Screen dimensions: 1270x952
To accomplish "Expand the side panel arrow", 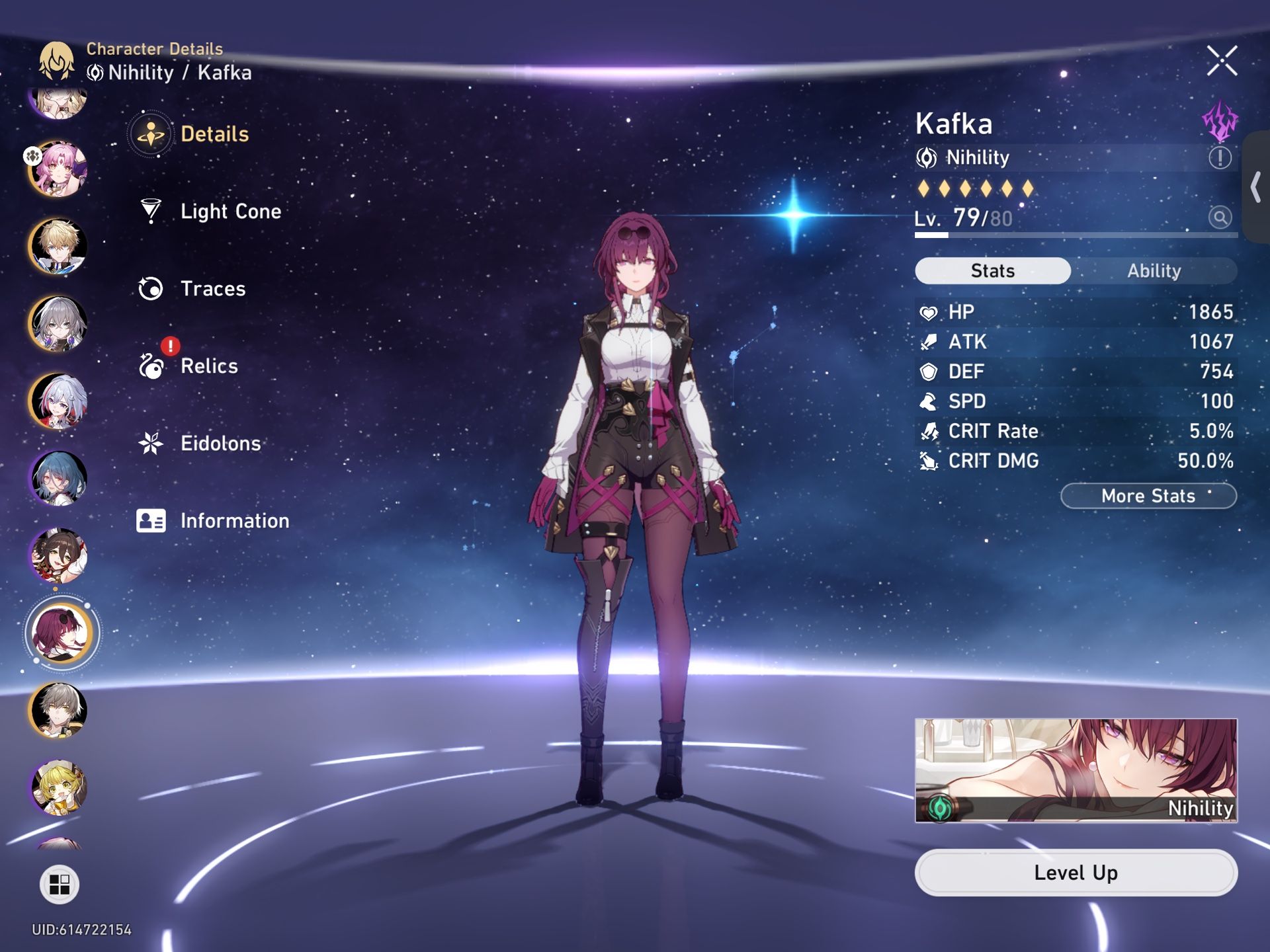I will [1255, 187].
